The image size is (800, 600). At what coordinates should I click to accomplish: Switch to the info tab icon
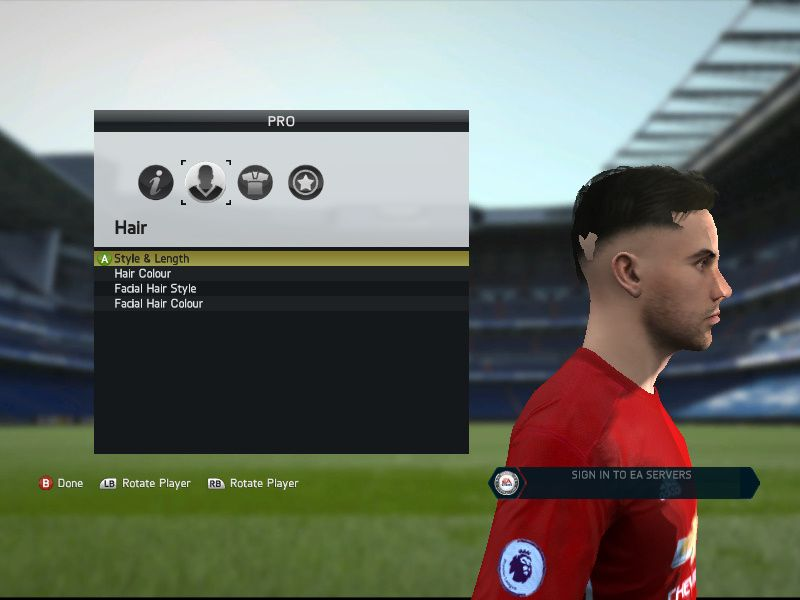(156, 182)
